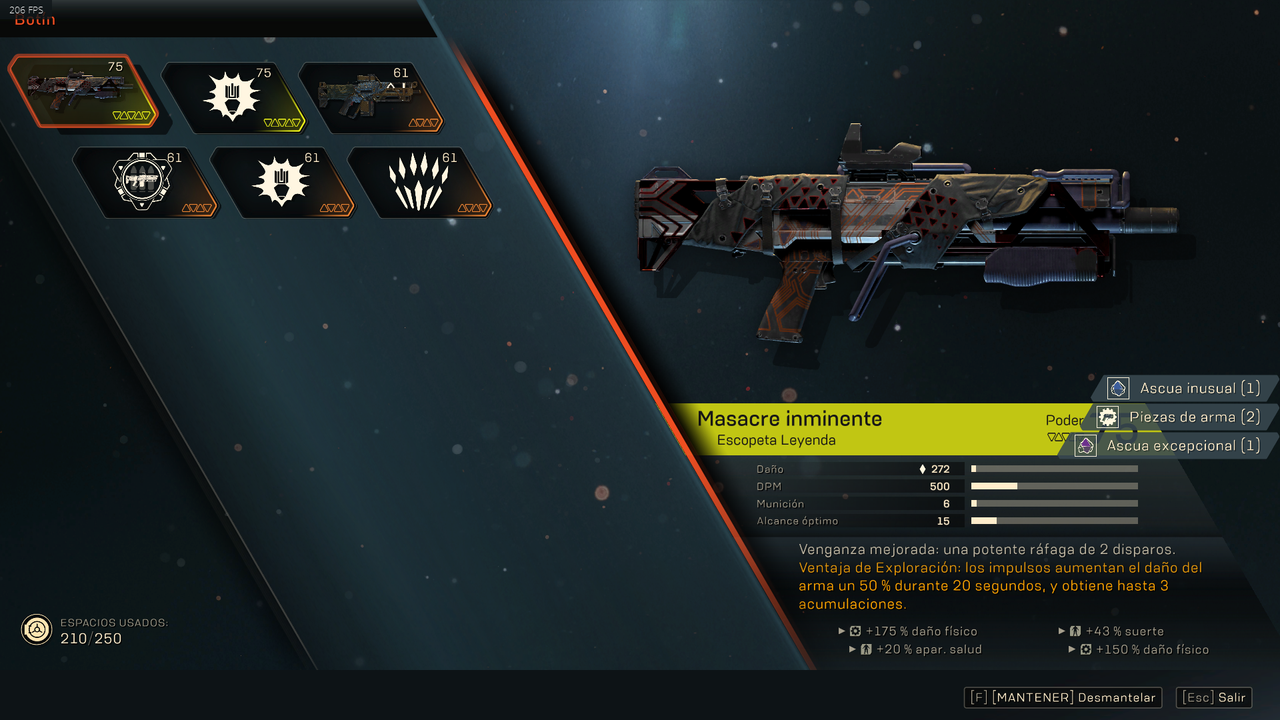
Task: Click the Desmantelar button
Action: click(1063, 698)
